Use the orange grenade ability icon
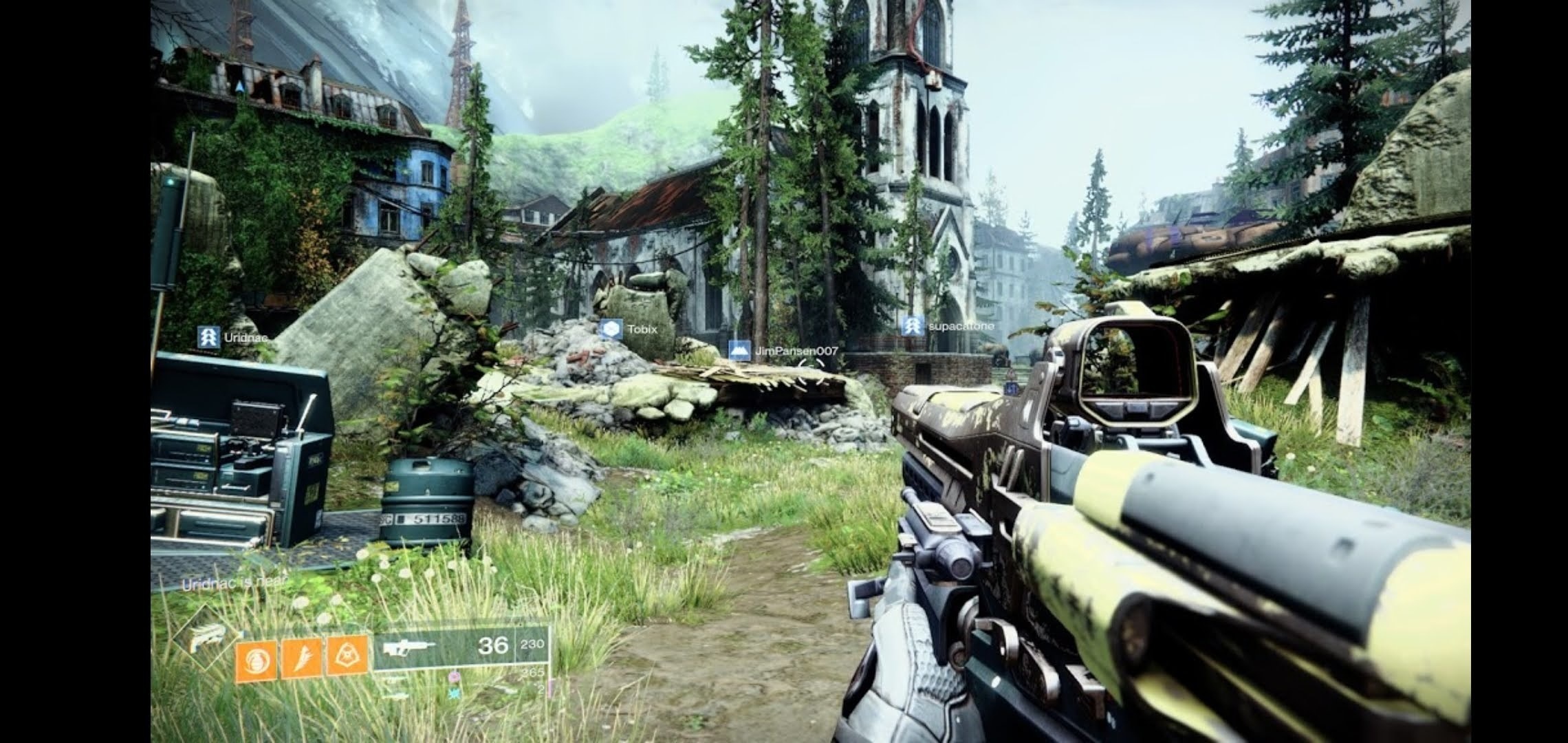This screenshot has width=1568, height=743. (257, 662)
